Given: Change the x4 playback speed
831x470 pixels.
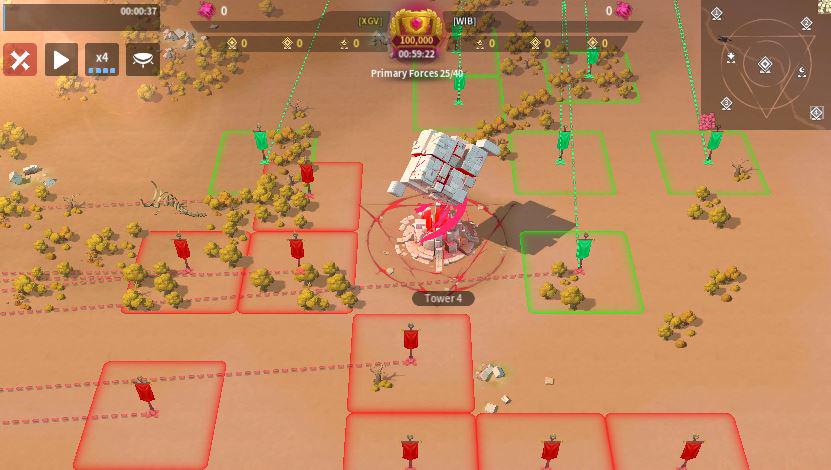Looking at the screenshot, I should coord(101,60).
